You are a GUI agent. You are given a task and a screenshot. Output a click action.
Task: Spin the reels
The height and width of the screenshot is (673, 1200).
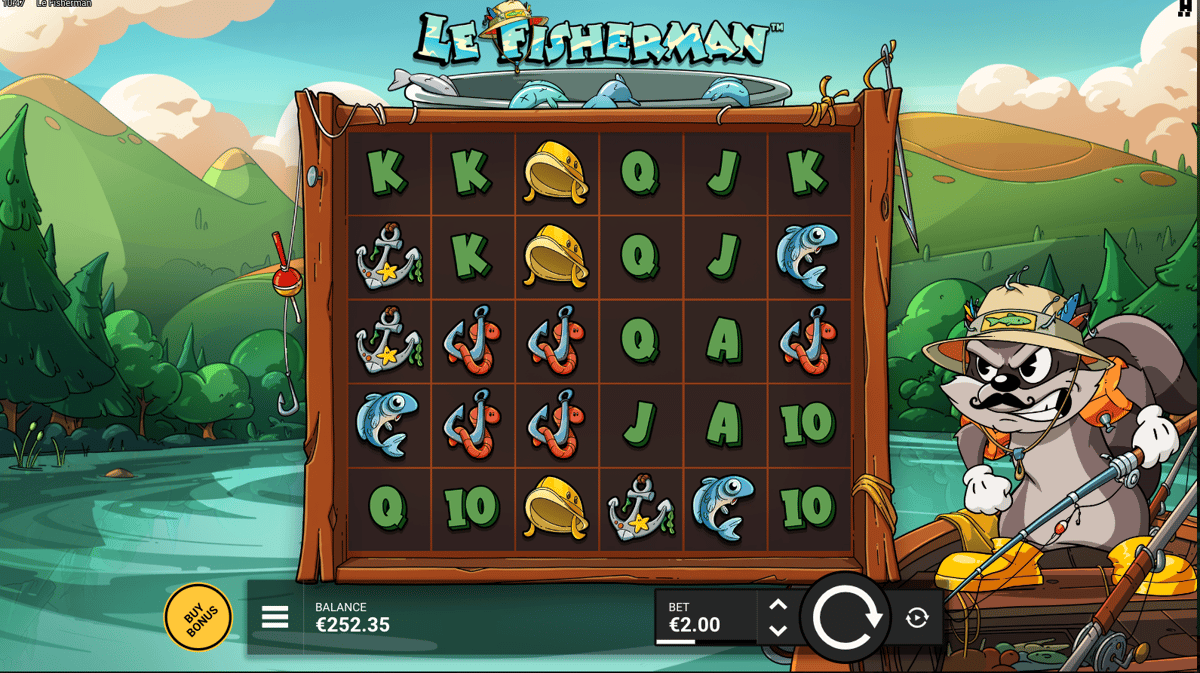tap(846, 618)
